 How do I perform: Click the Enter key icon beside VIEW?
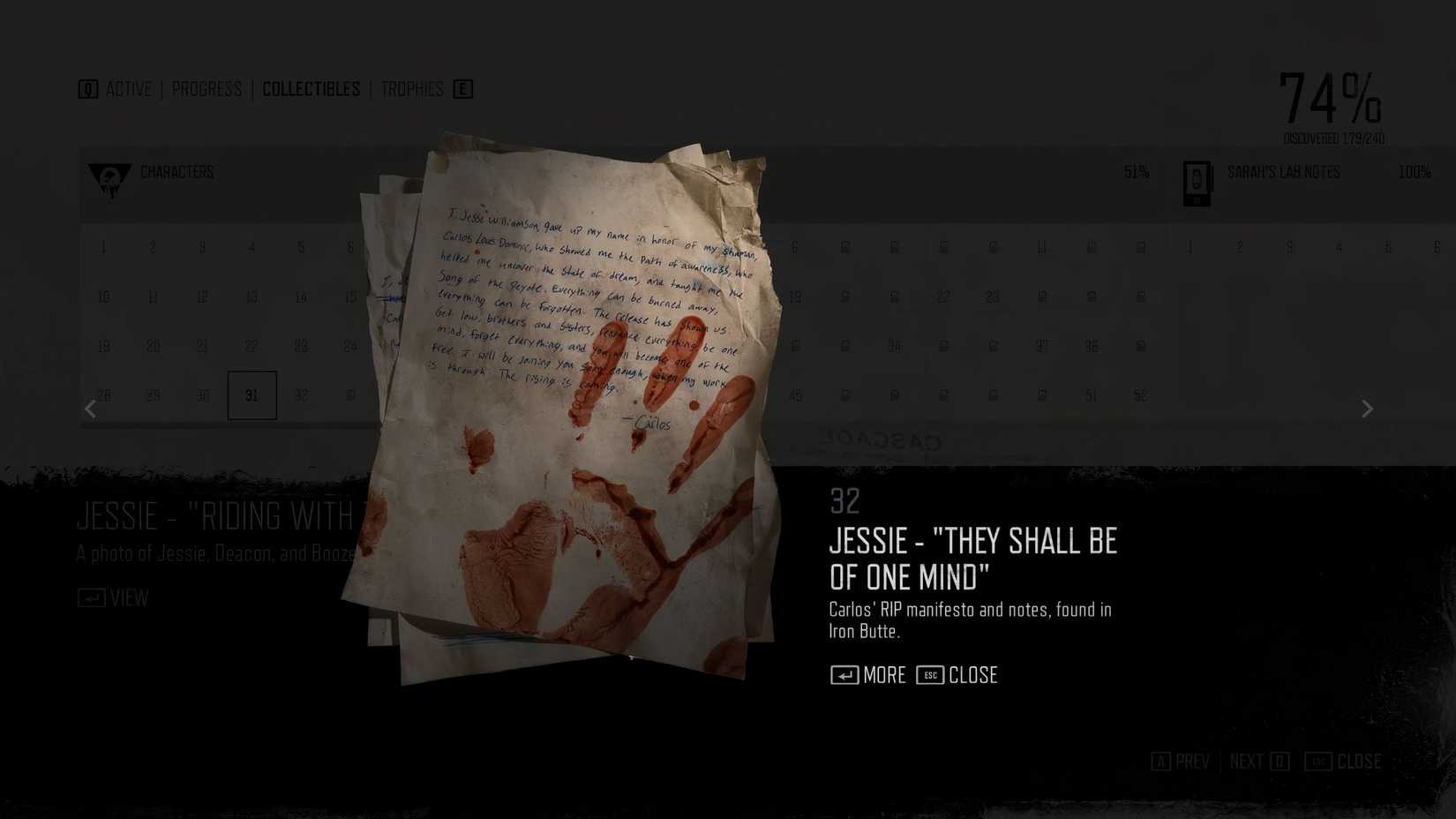click(91, 597)
